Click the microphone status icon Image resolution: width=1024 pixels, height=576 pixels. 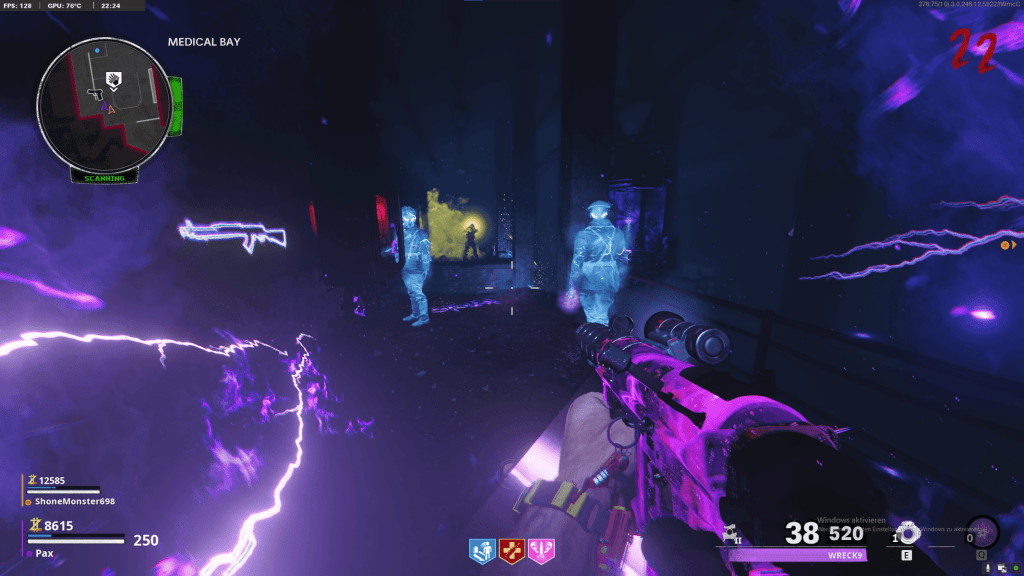(x=988, y=569)
